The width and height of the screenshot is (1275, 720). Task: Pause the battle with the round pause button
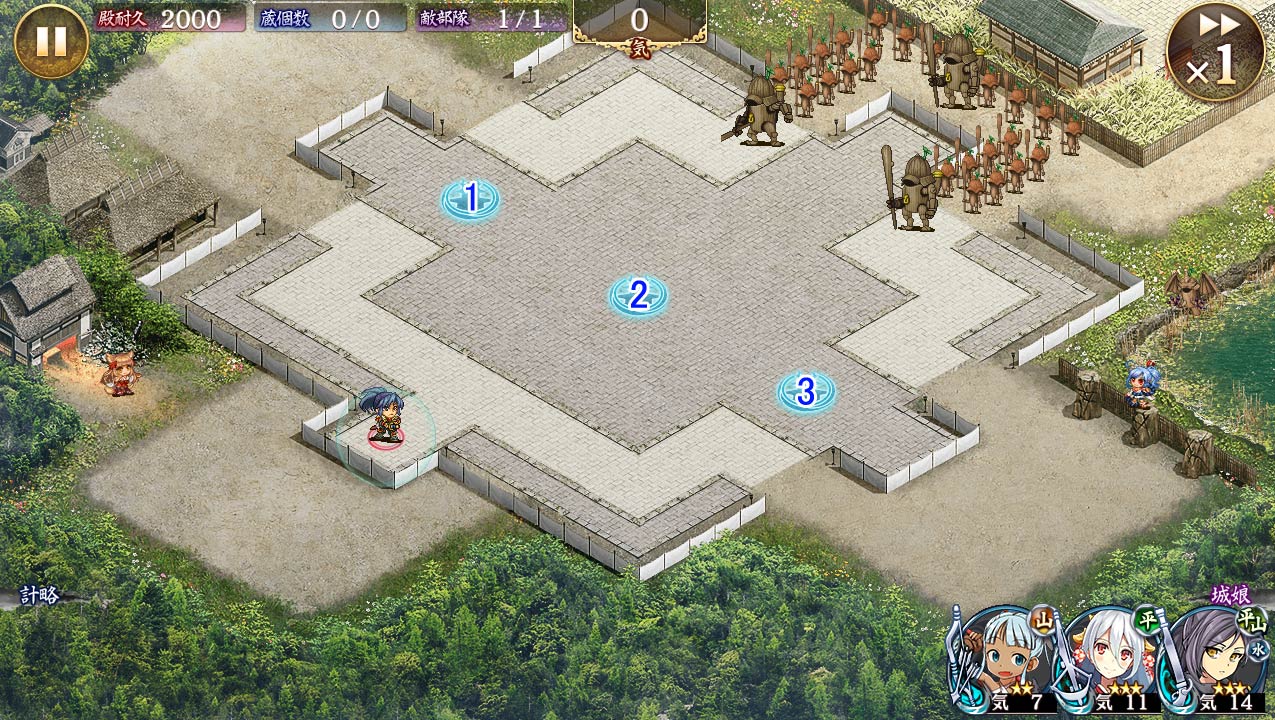pos(51,41)
